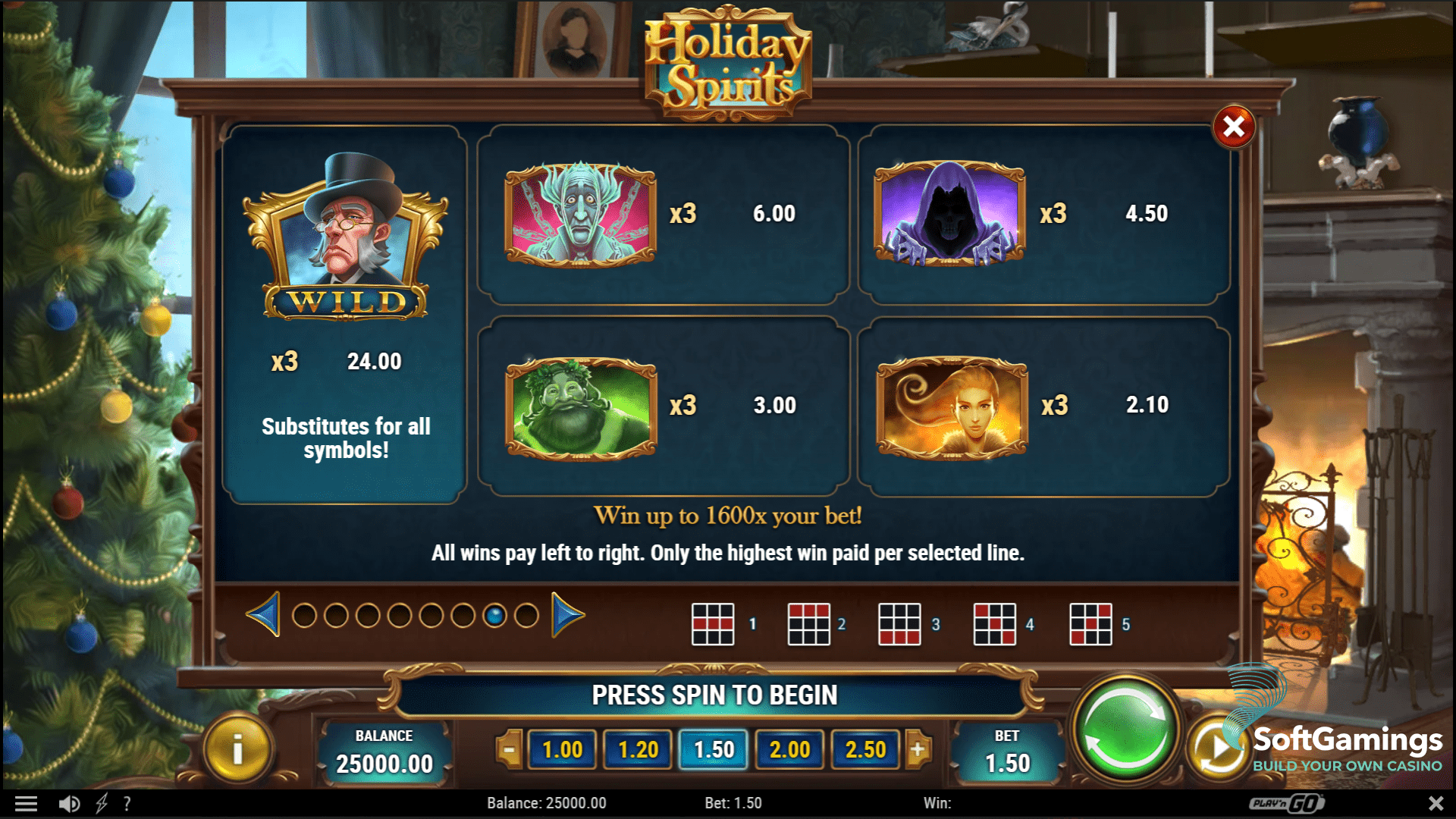
Task: Navigate to the next paytable page
Action: click(565, 616)
